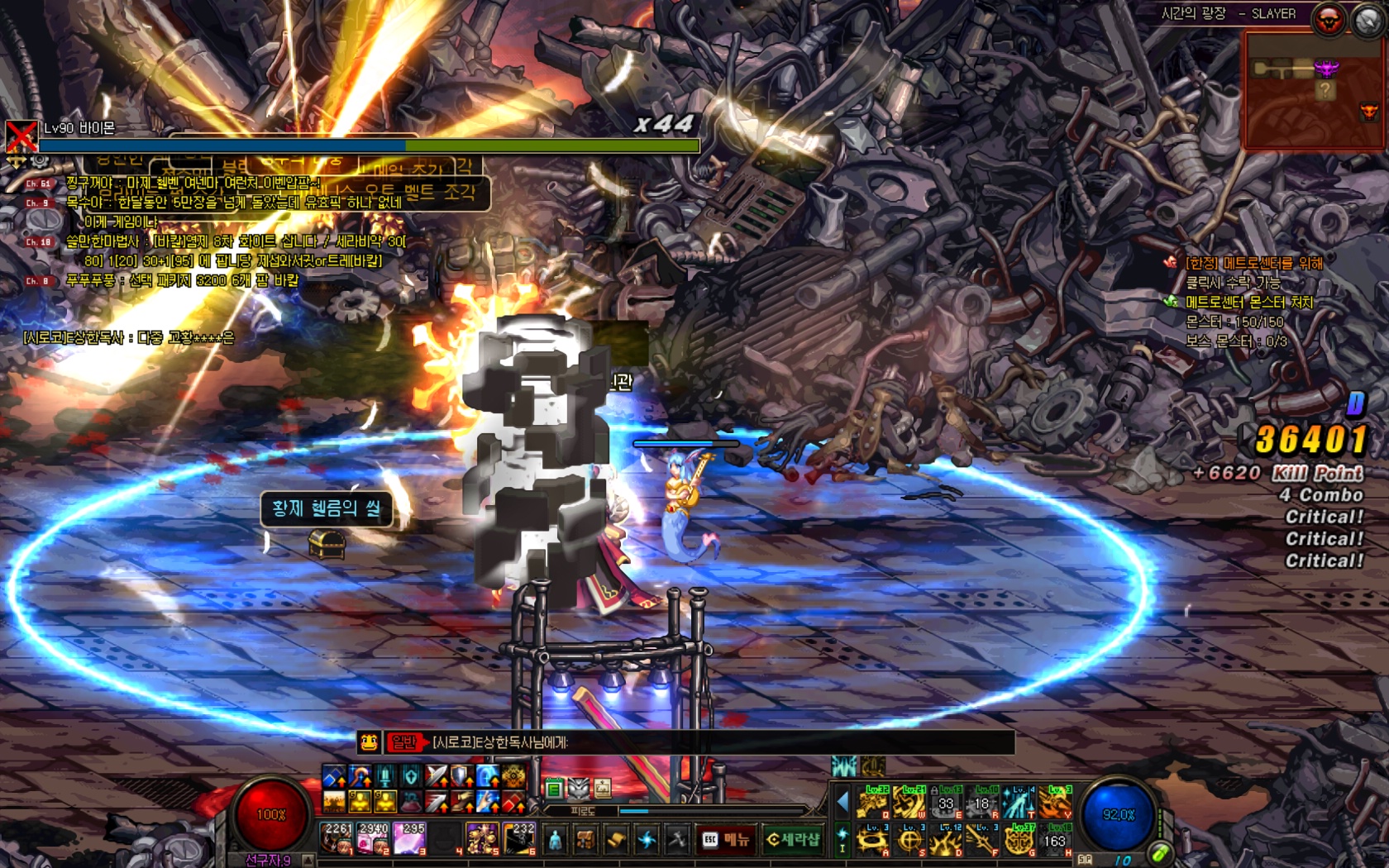Activate the Lv.21 skill on W
1389x868 pixels.
[x=909, y=802]
